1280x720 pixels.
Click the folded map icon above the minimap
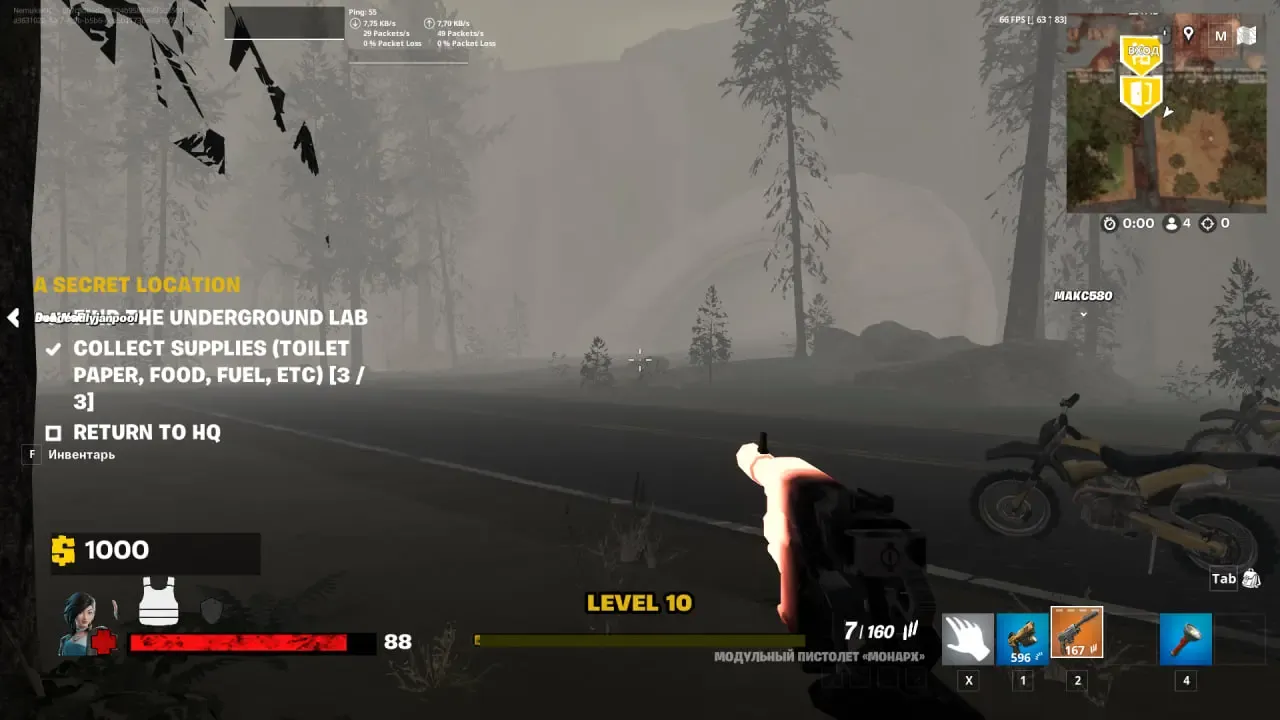1246,36
